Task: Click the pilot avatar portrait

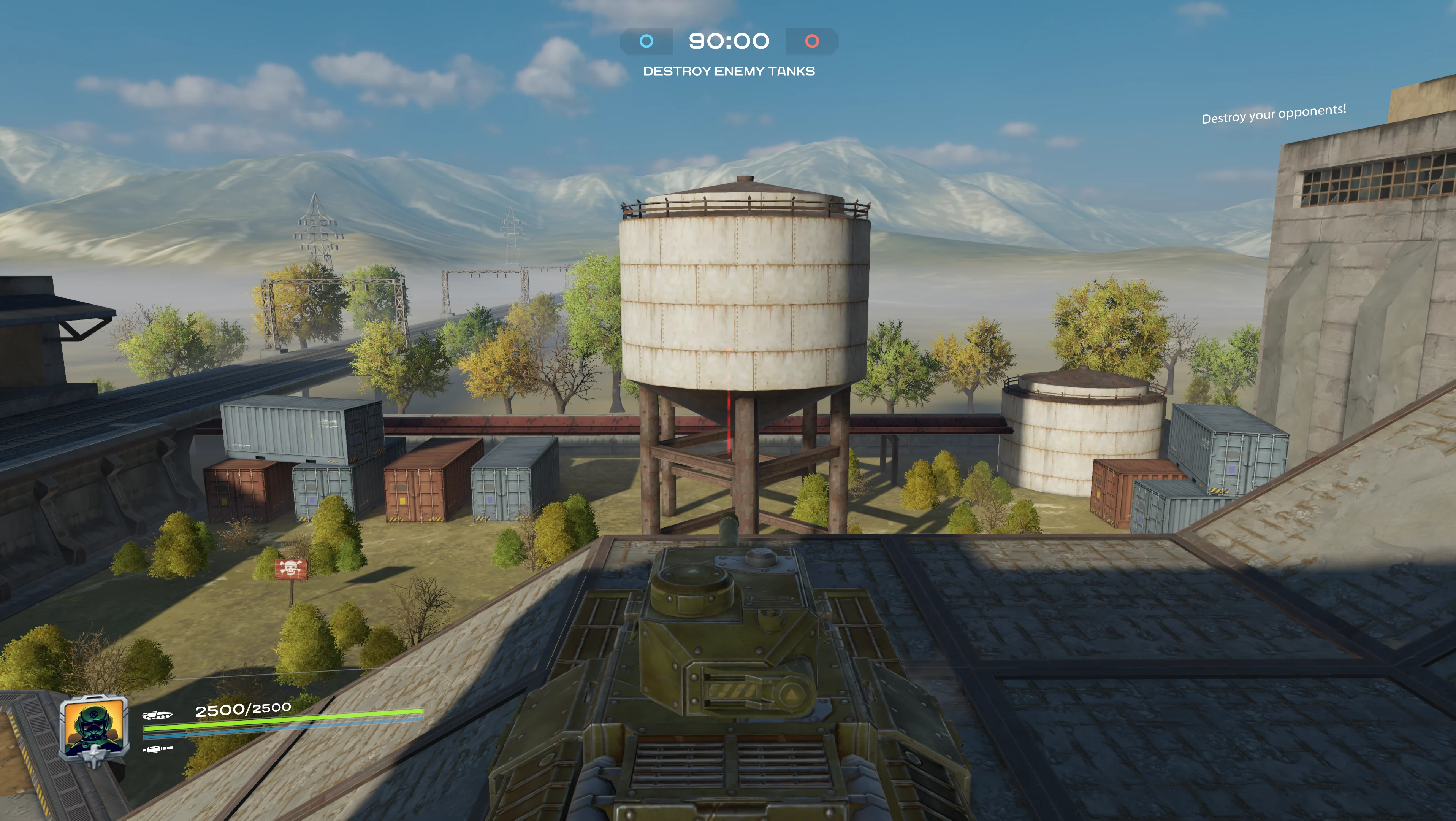Action: pyautogui.click(x=94, y=727)
